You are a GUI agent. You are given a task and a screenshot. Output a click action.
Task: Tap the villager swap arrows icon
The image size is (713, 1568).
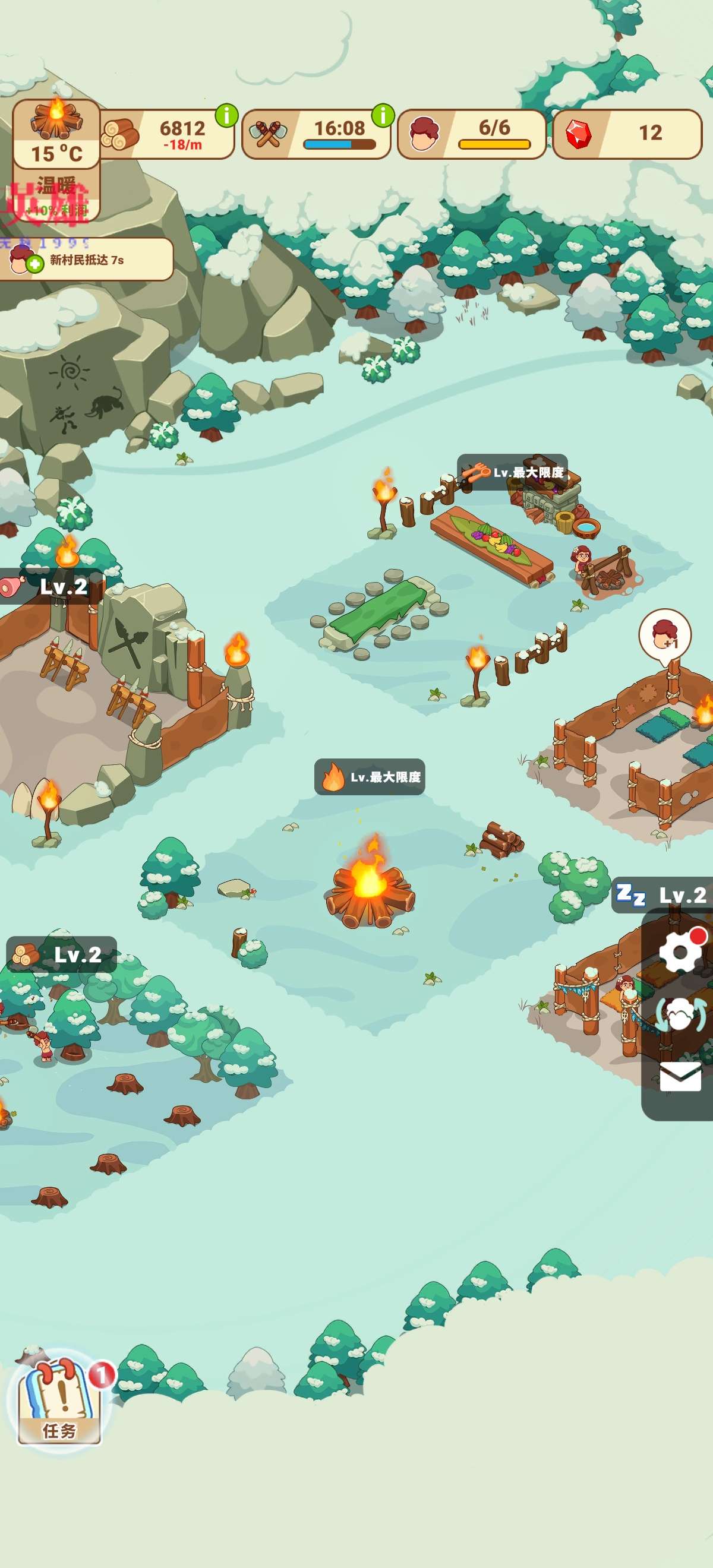(680, 1013)
